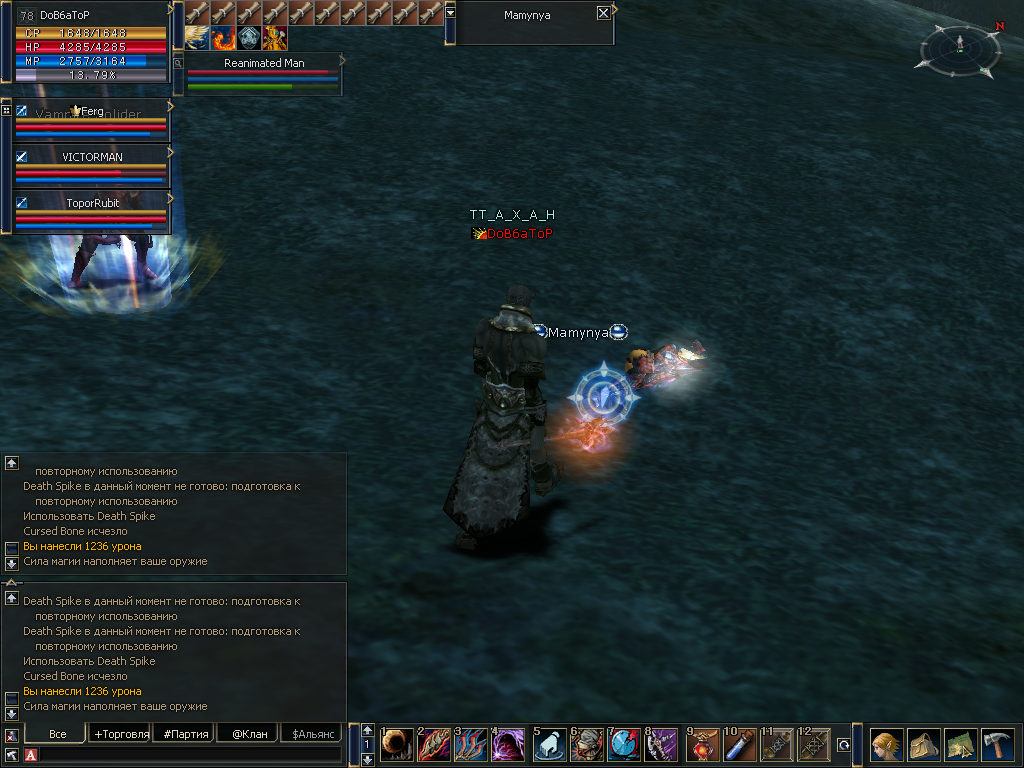
Task: Click the chat text input field
Action: click(x=190, y=754)
